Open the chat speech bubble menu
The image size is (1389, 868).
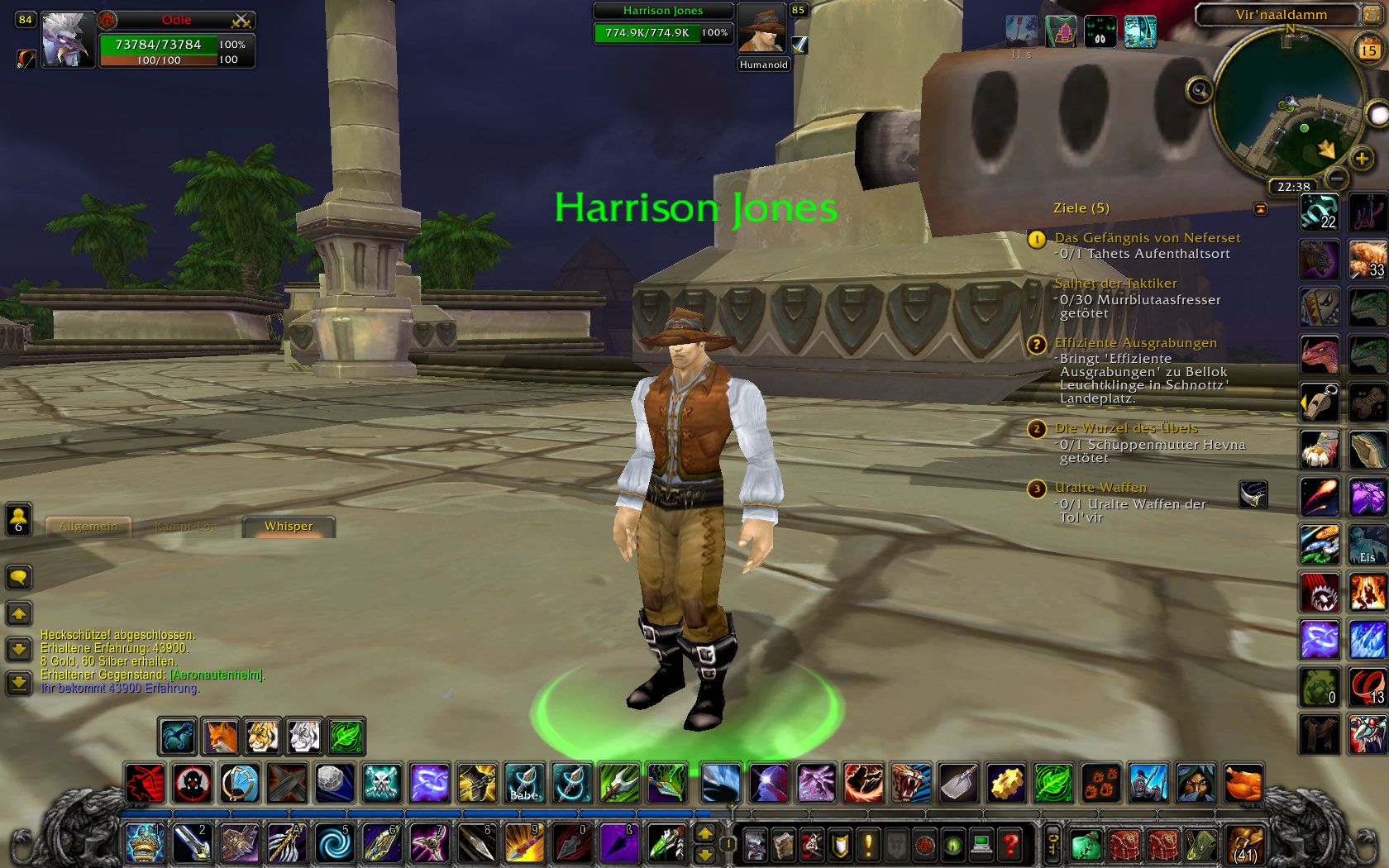(x=18, y=576)
